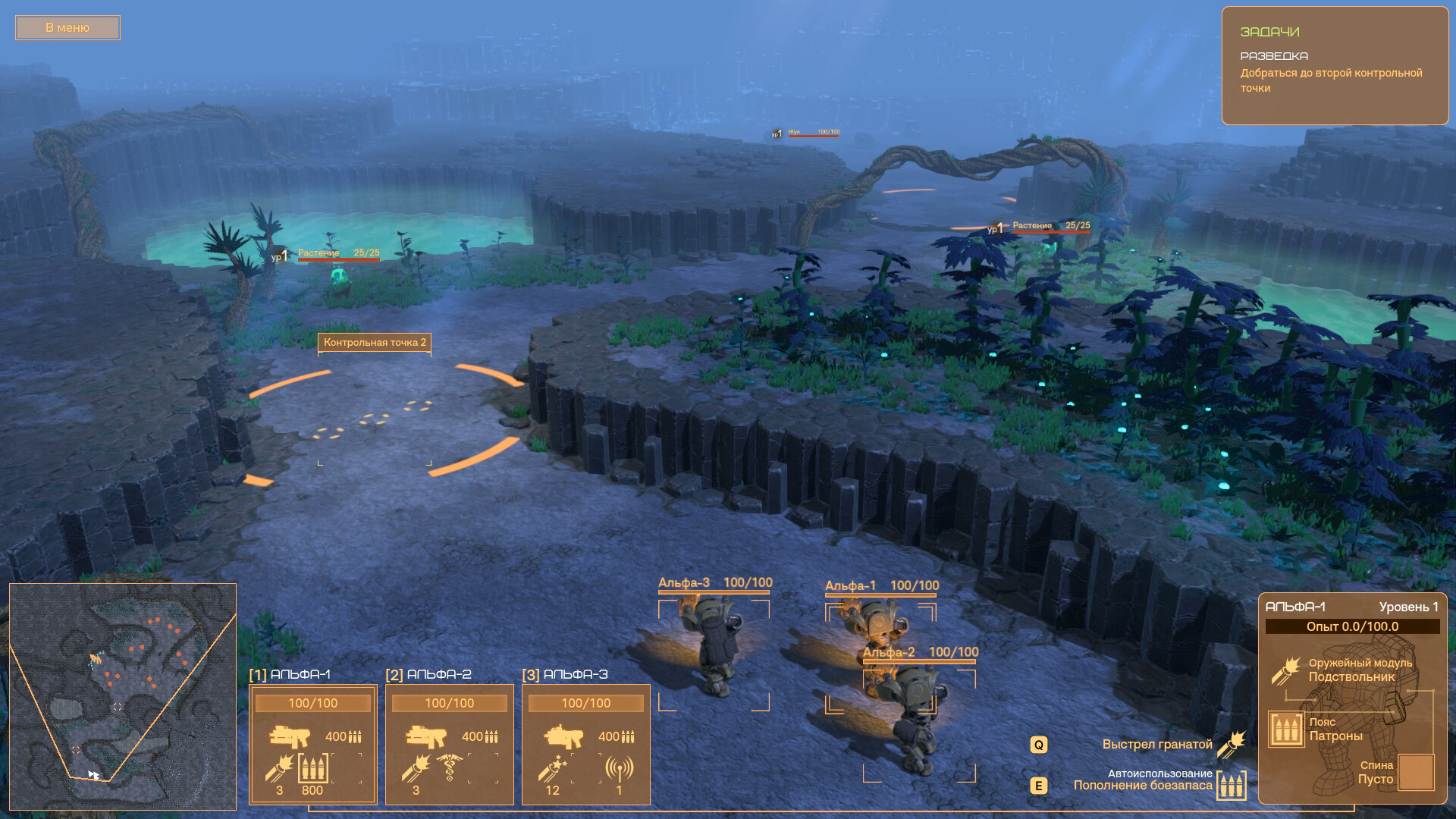The height and width of the screenshot is (819, 1456).
Task: Click on the minimap
Action: [123, 696]
